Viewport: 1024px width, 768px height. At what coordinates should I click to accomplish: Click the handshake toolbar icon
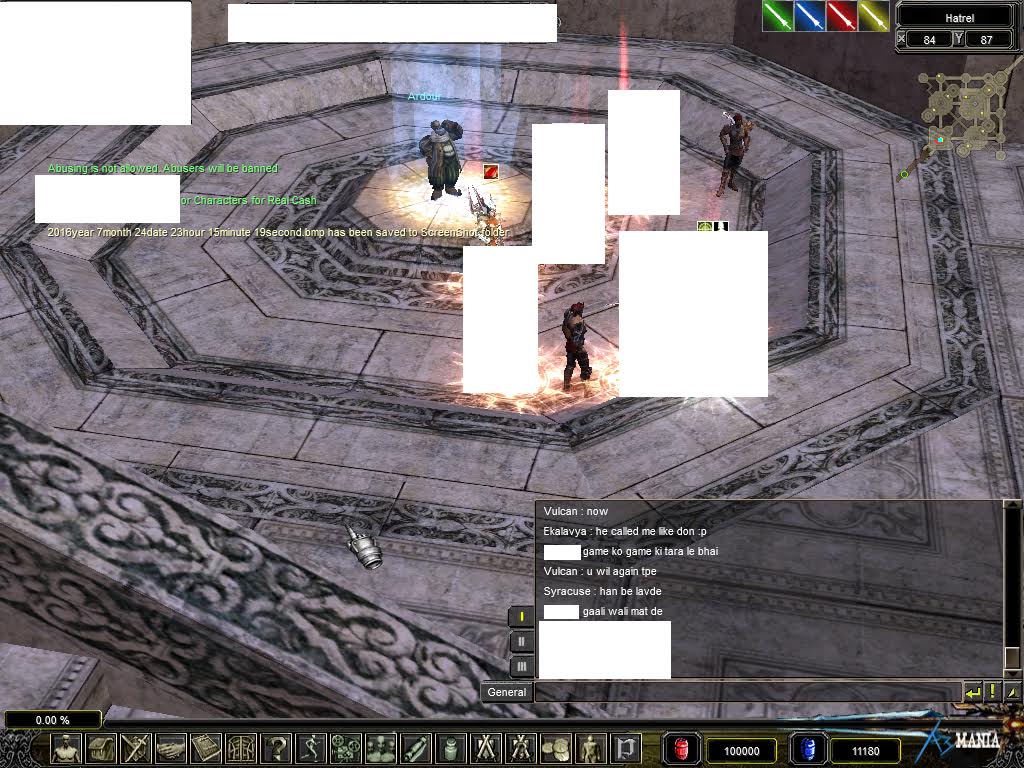click(171, 748)
